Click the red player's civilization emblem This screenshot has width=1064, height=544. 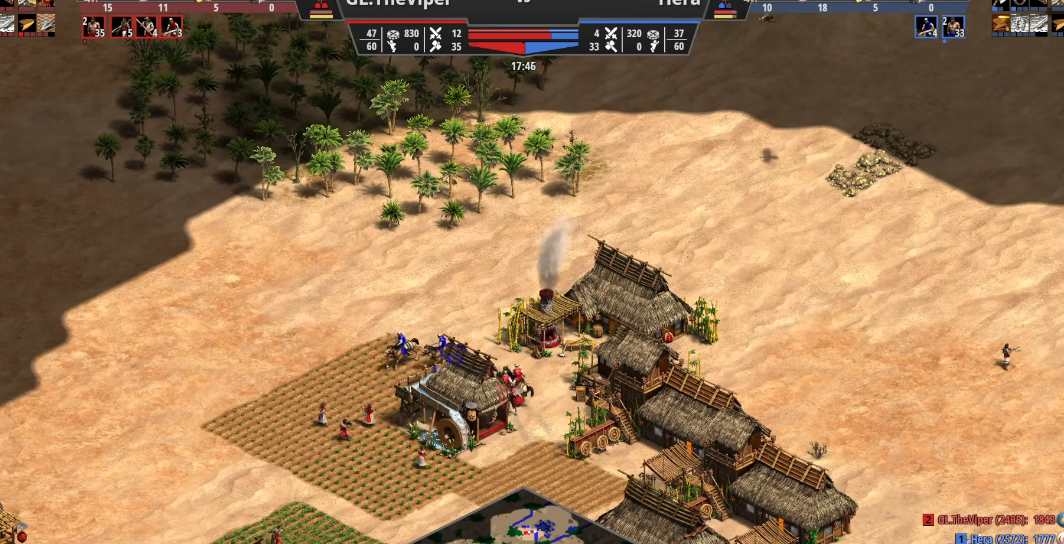[x=322, y=10]
